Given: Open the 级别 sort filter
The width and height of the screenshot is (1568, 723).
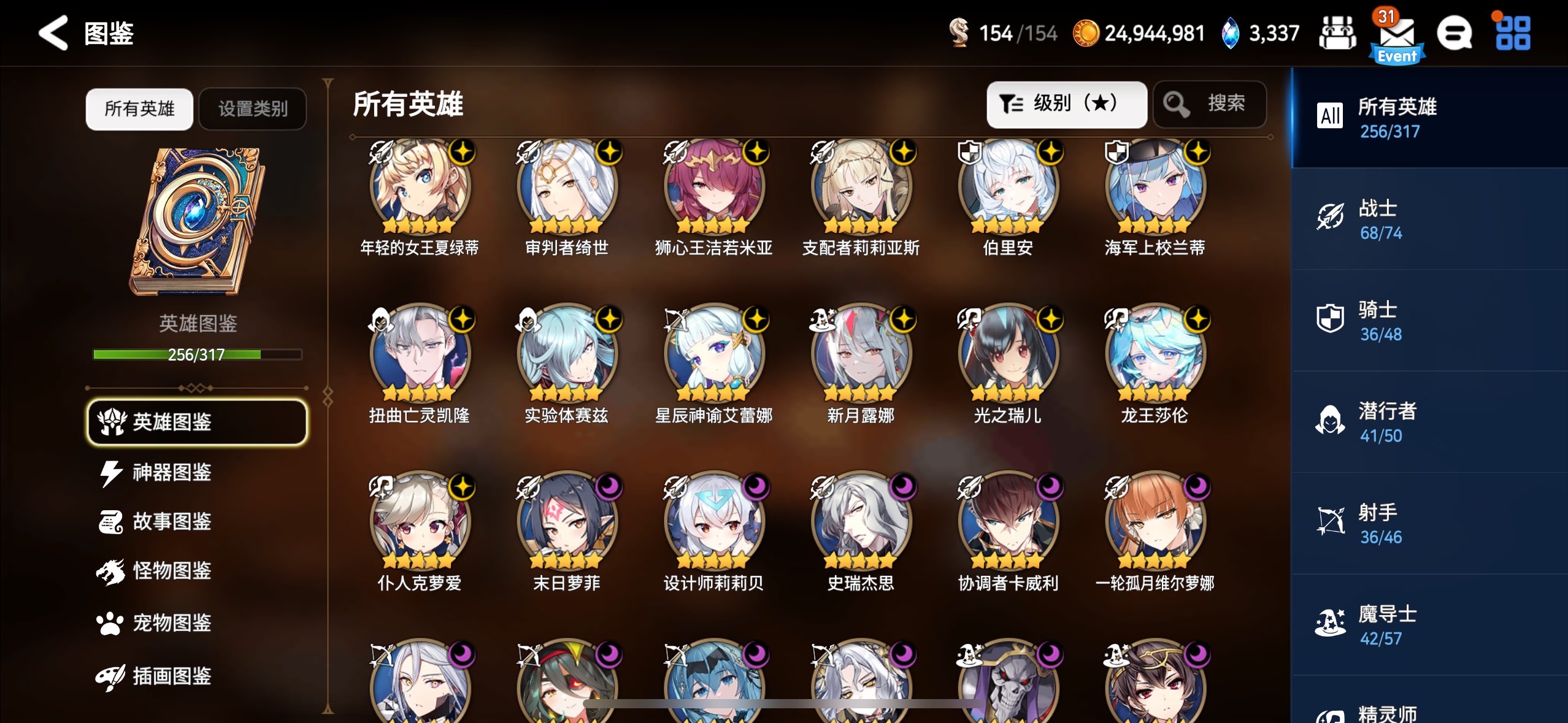Looking at the screenshot, I should (1066, 104).
